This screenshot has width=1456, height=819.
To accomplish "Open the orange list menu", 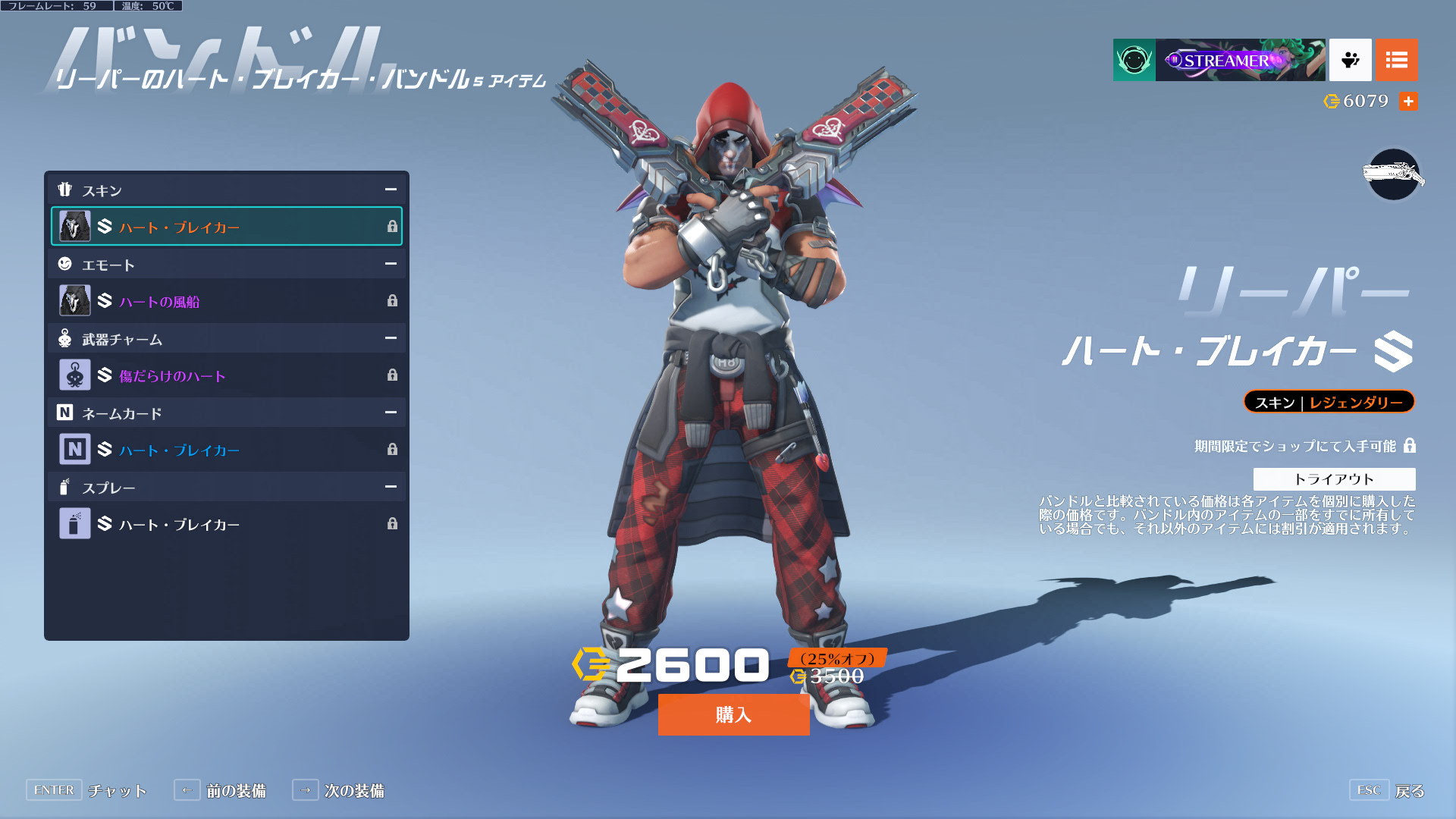I will click(1396, 60).
